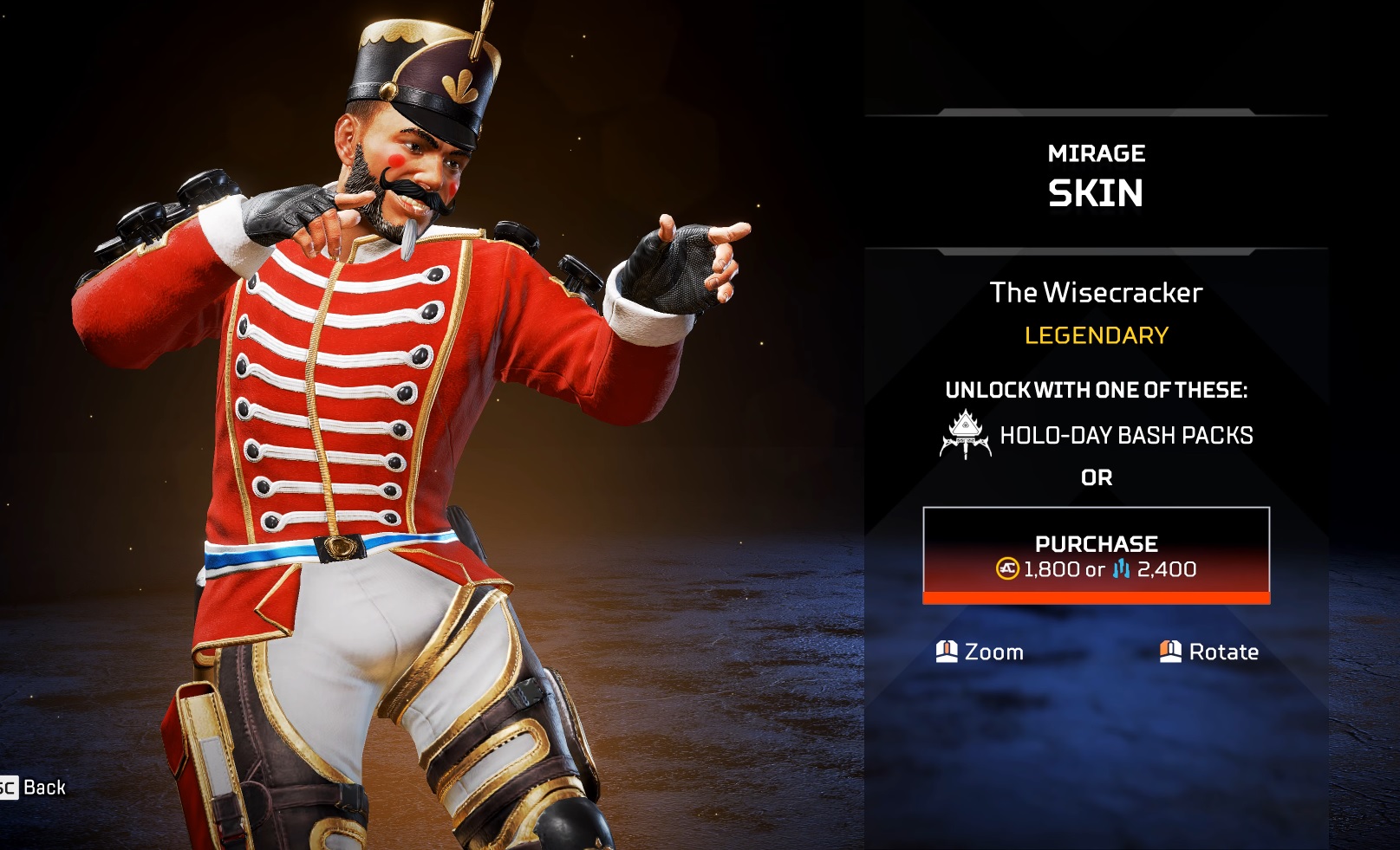Click the ESC key icon next to Back

[x=8, y=787]
